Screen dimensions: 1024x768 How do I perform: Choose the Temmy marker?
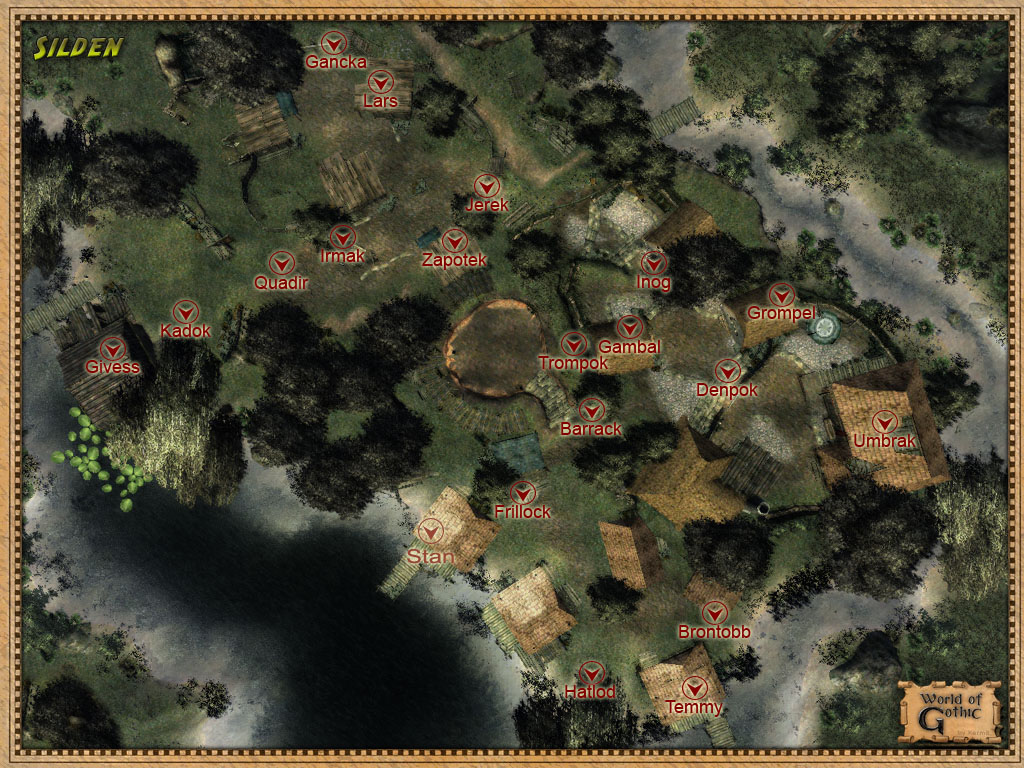point(694,689)
